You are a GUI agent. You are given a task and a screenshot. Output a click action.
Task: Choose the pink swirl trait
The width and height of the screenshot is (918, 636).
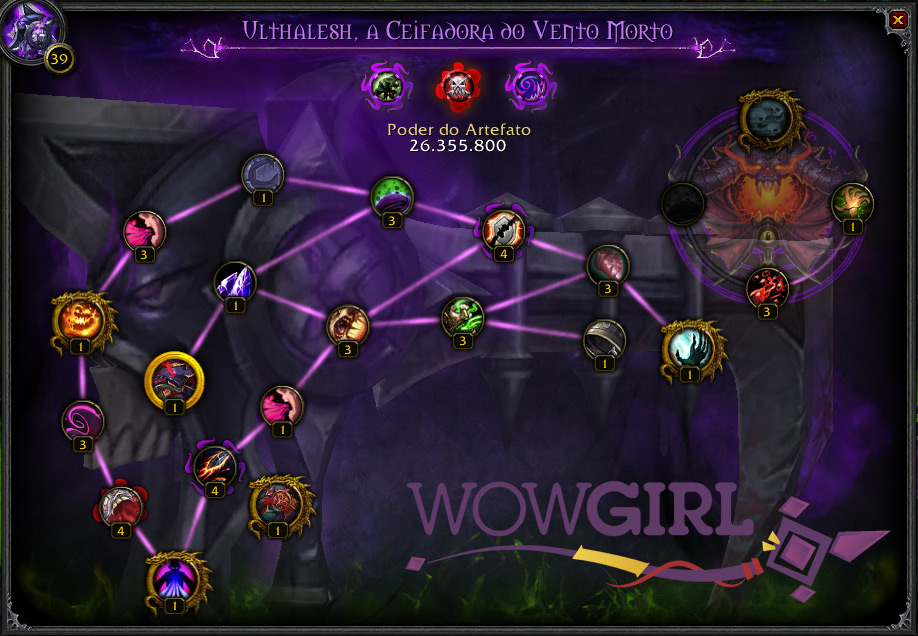pos(81,421)
